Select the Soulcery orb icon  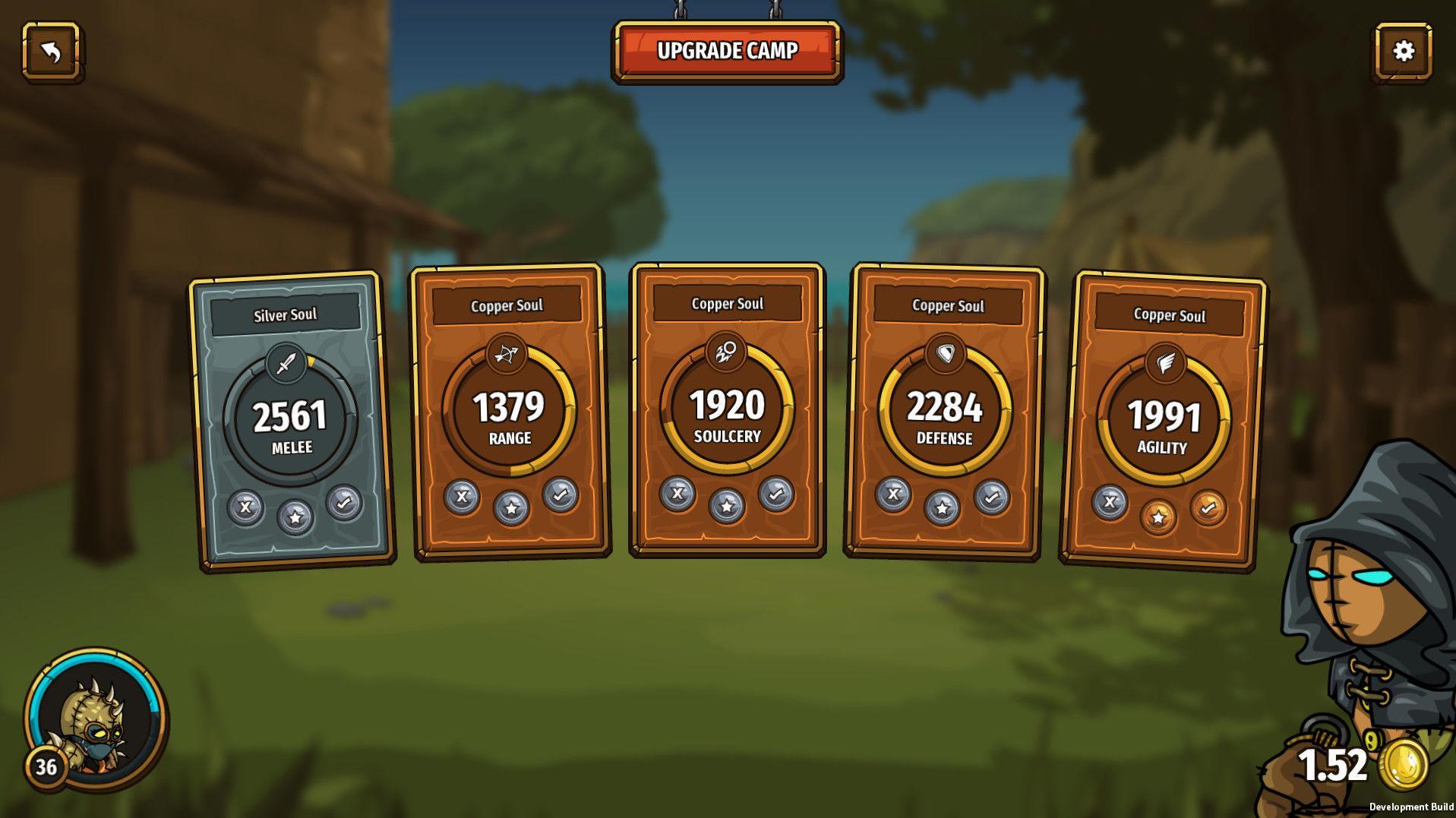727,352
